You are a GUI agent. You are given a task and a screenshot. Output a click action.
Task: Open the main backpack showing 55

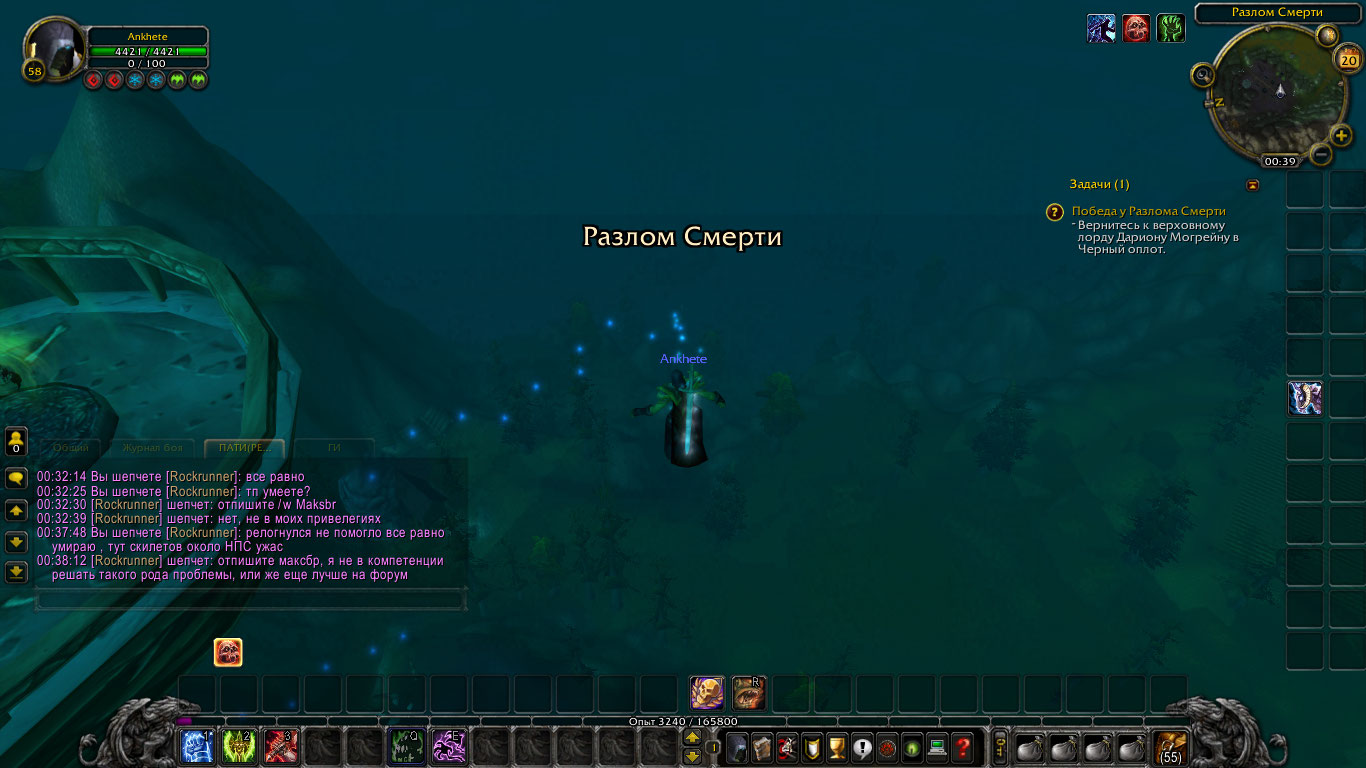click(x=1170, y=747)
